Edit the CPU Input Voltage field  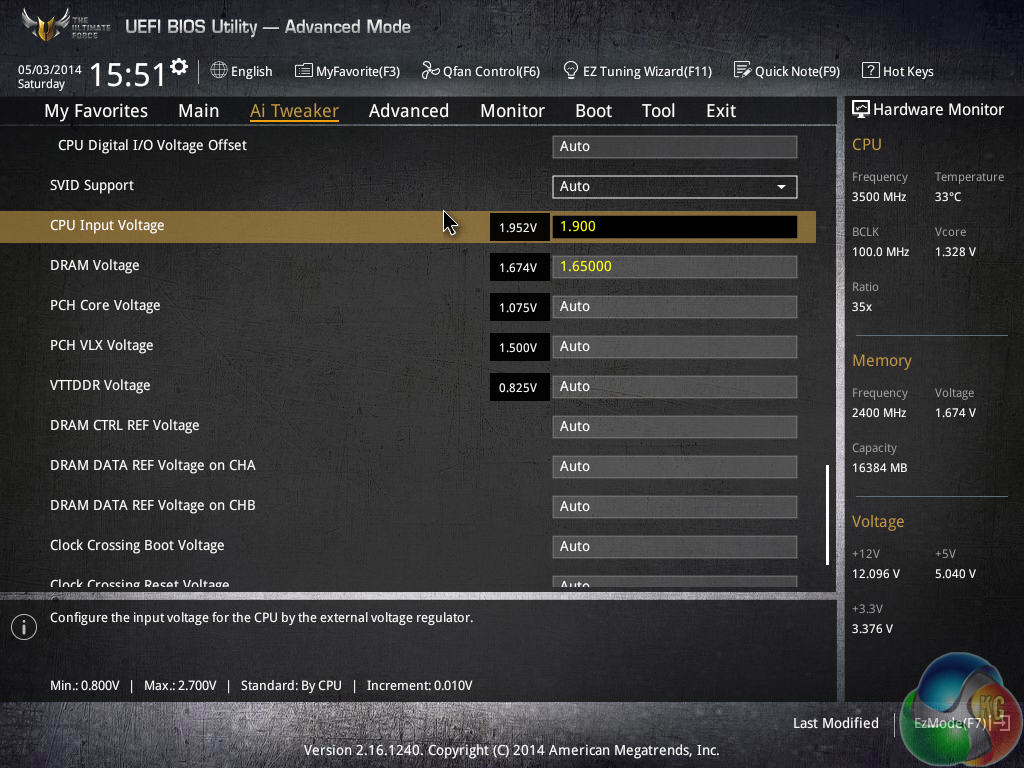(674, 226)
